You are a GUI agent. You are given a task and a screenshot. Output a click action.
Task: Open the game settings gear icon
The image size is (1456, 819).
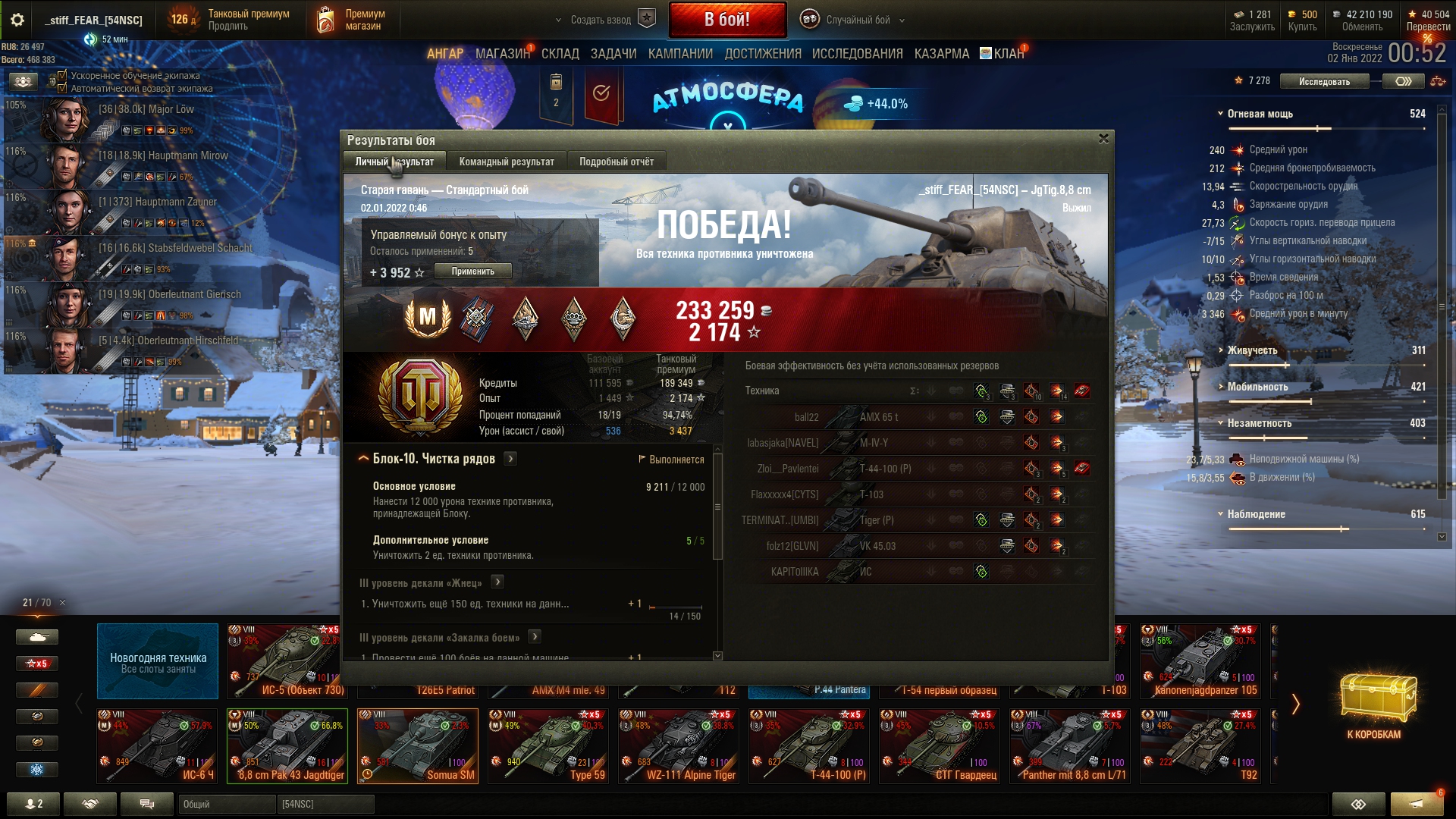[x=17, y=20]
